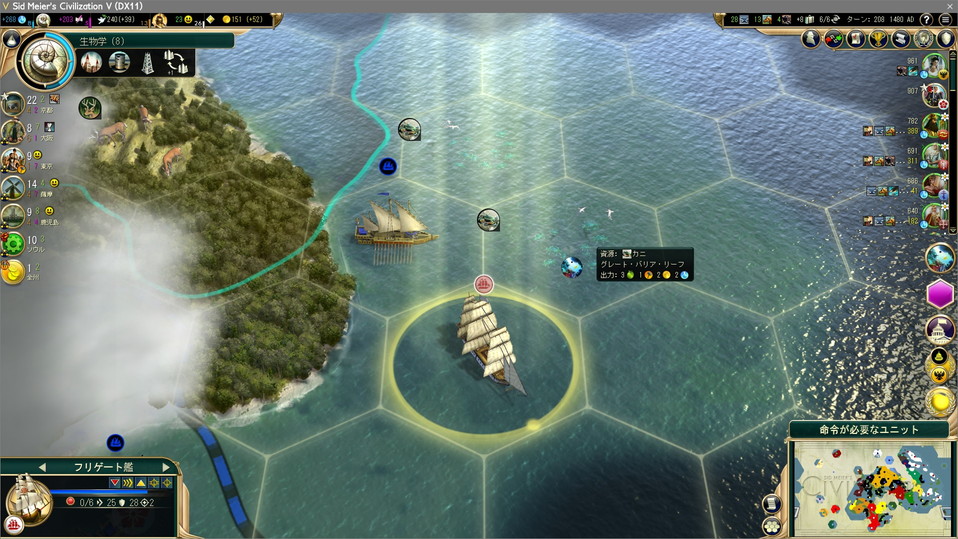Screen dimensions: 958x539
Task: Select the frigate's red unit flag icon
Action: point(484,285)
